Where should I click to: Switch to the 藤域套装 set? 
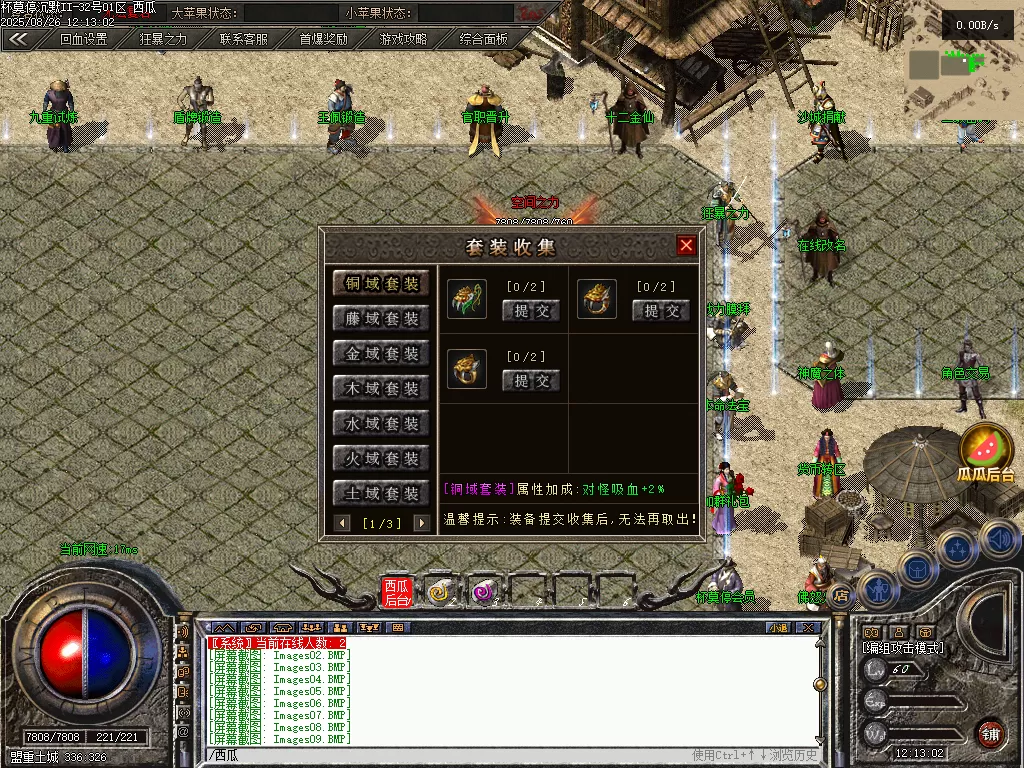pyautogui.click(x=381, y=319)
